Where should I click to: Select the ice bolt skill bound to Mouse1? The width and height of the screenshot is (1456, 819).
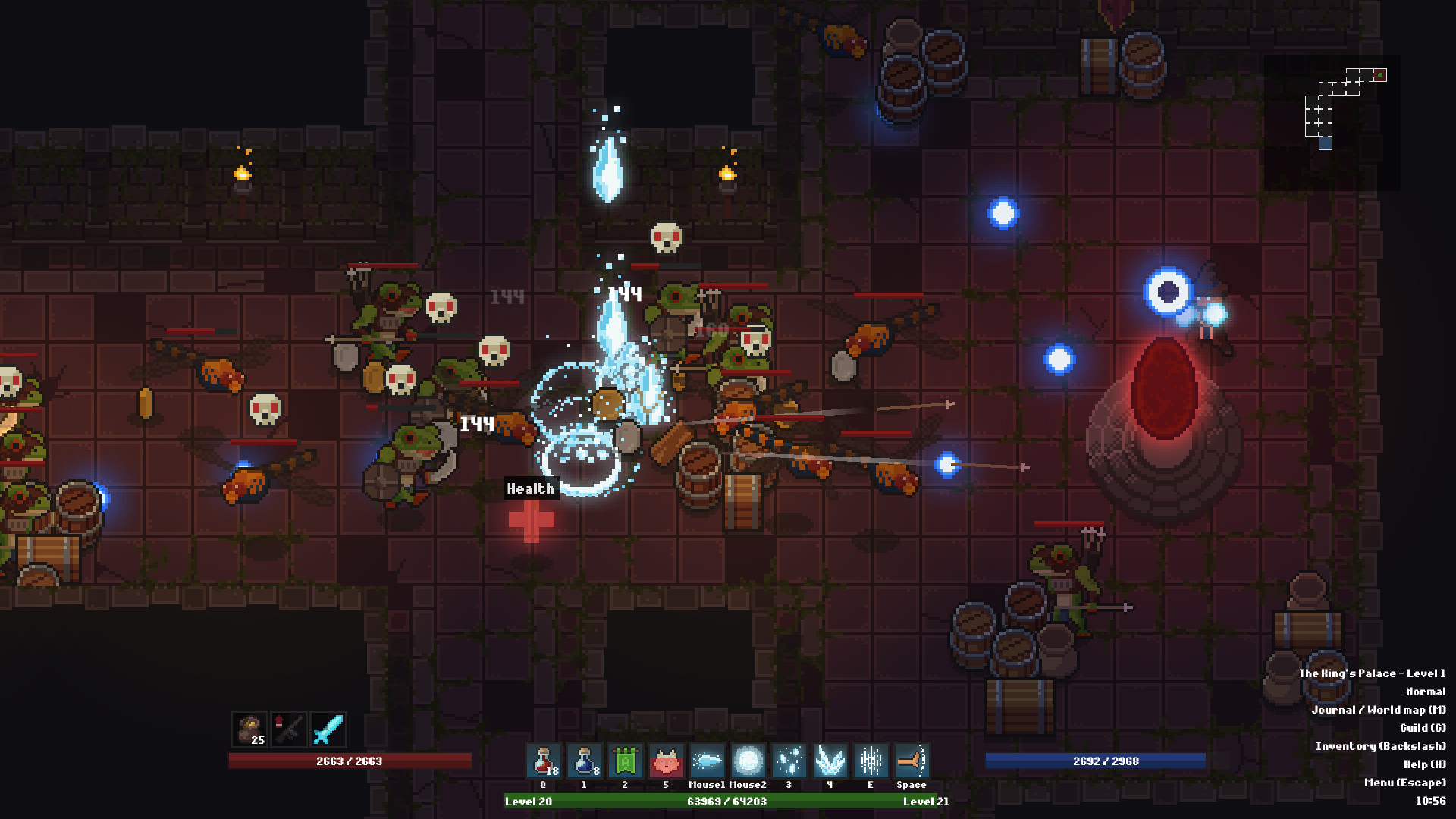tap(706, 762)
